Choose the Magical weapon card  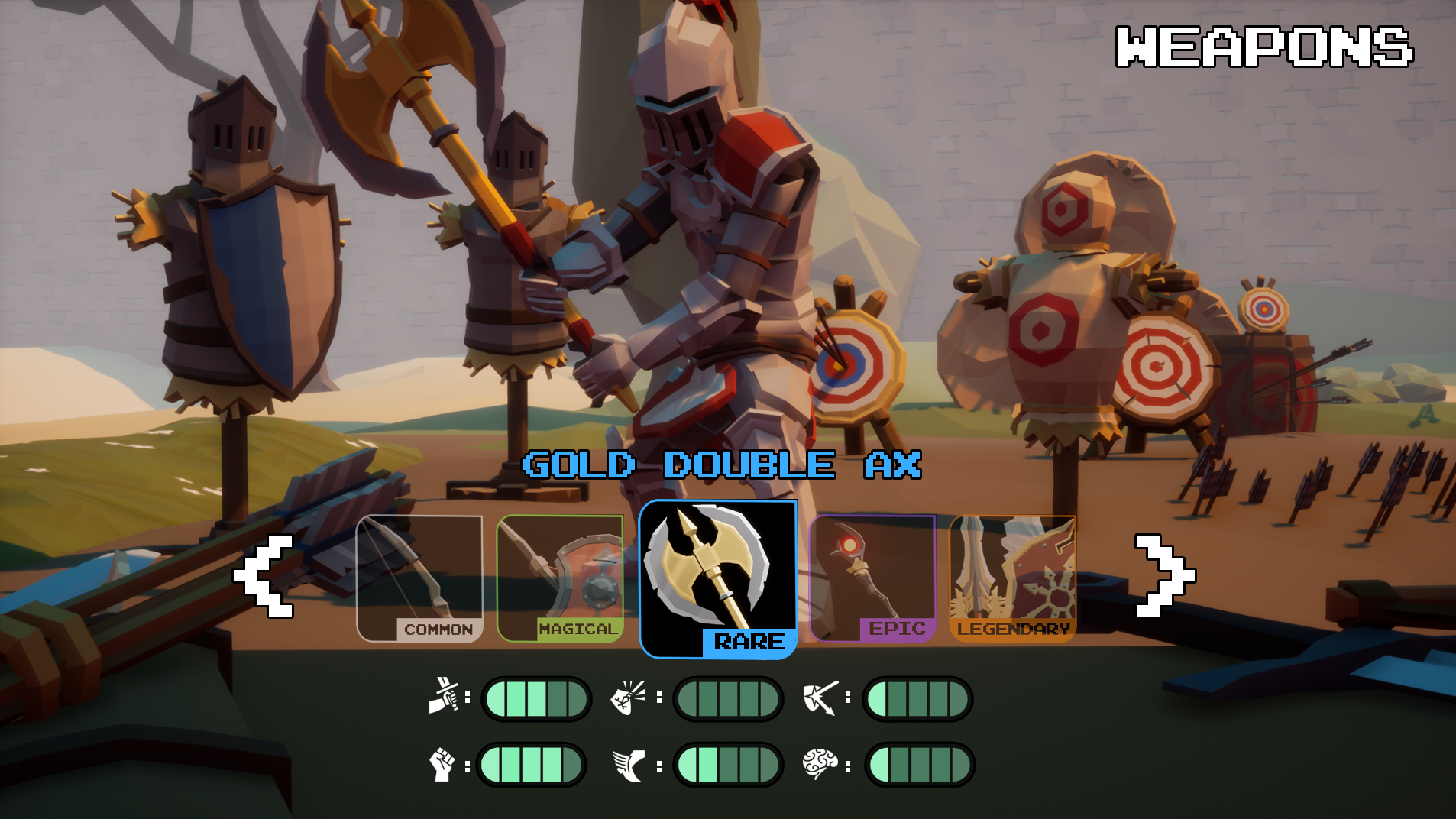point(560,578)
